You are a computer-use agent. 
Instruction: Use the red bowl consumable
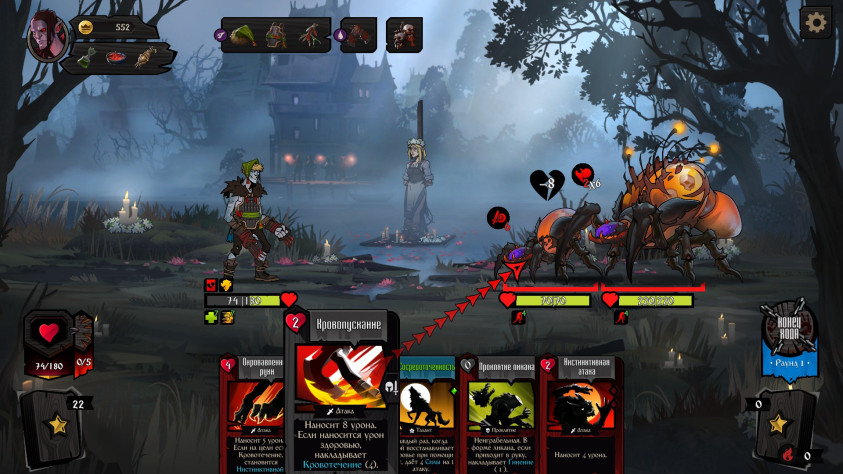tap(118, 58)
